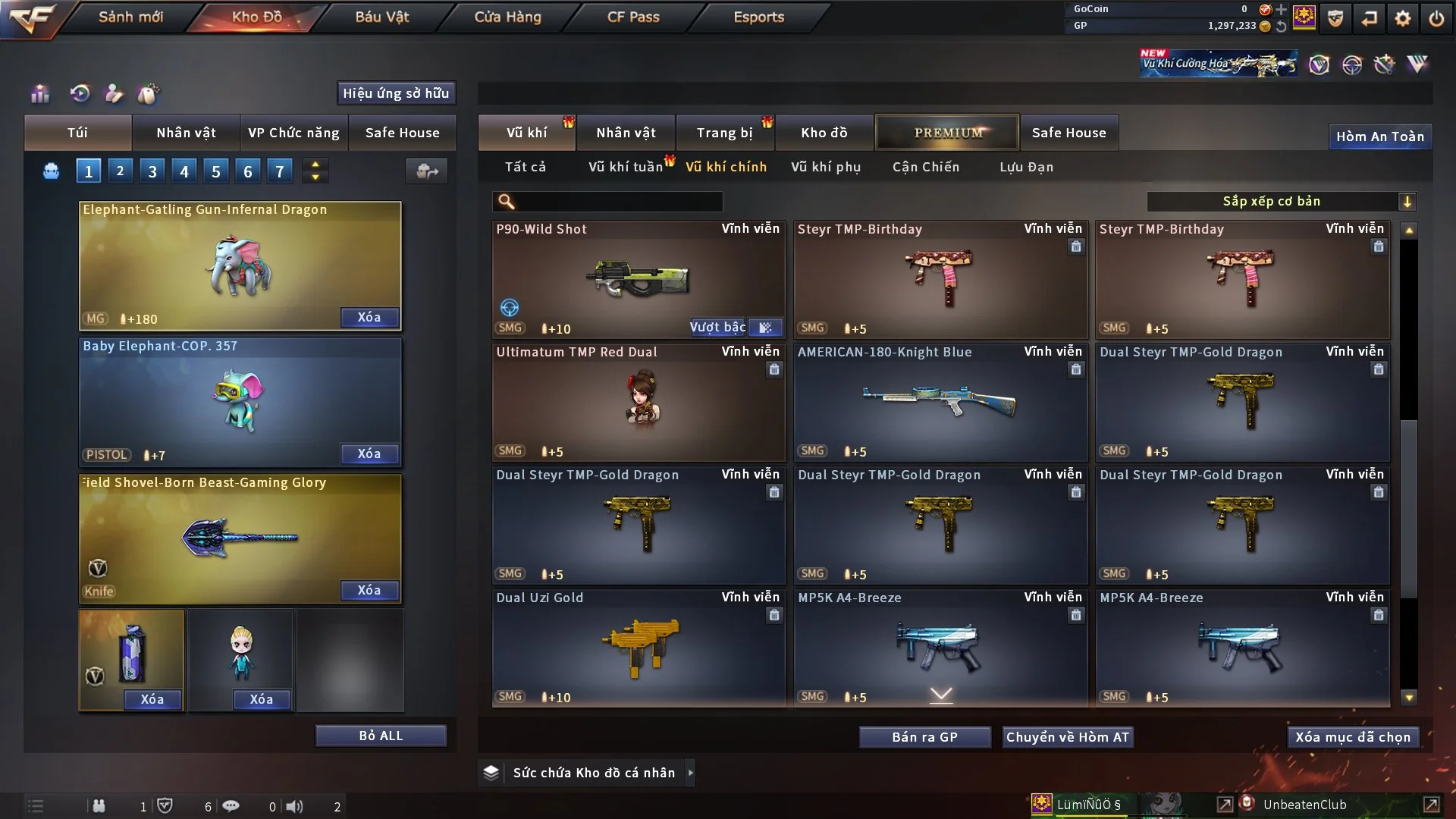
Task: Open the Cửa Hàng shop menu
Action: tap(507, 17)
